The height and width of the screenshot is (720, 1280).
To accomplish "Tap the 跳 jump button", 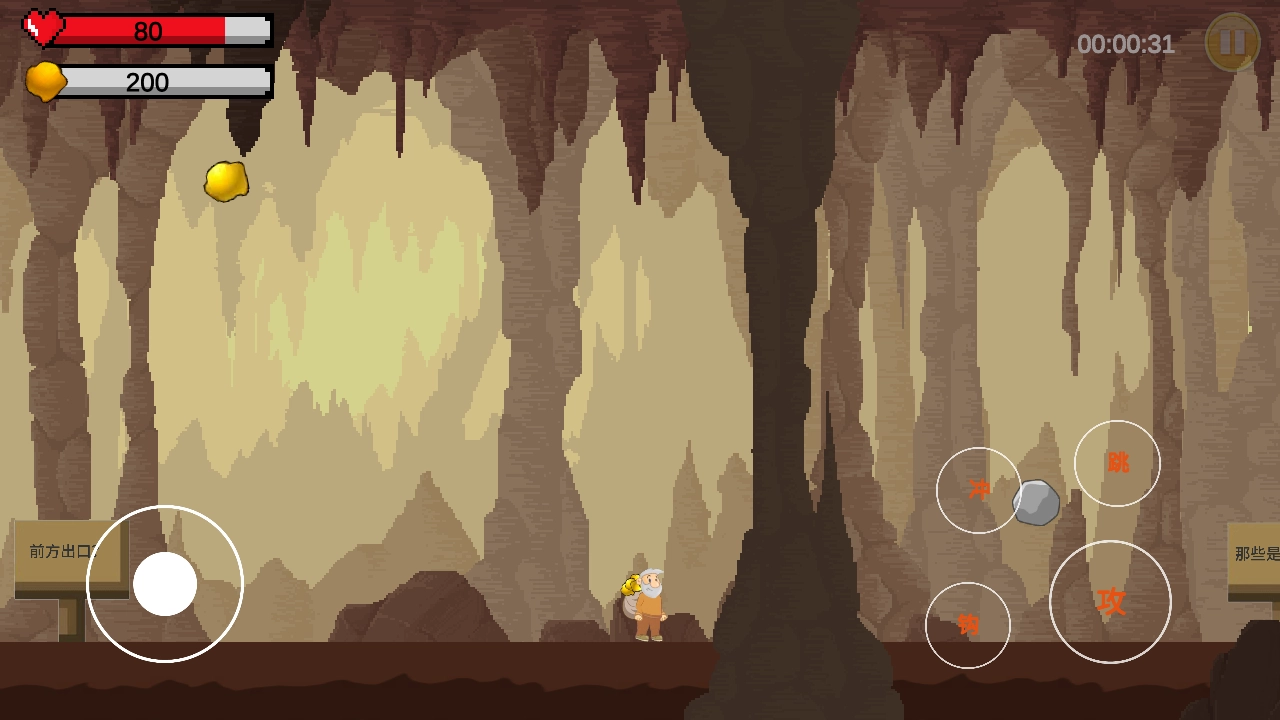I will pyautogui.click(x=1117, y=463).
